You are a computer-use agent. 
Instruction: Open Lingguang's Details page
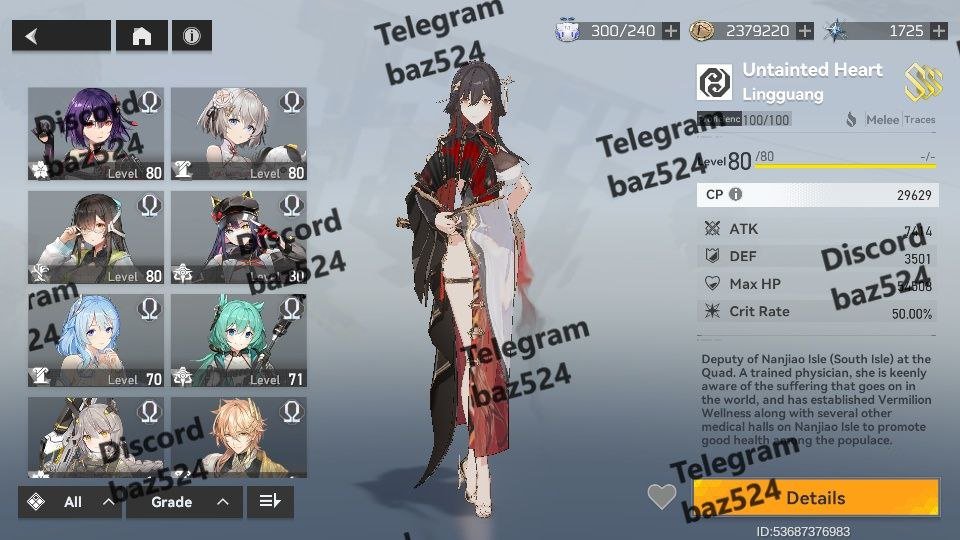click(816, 498)
